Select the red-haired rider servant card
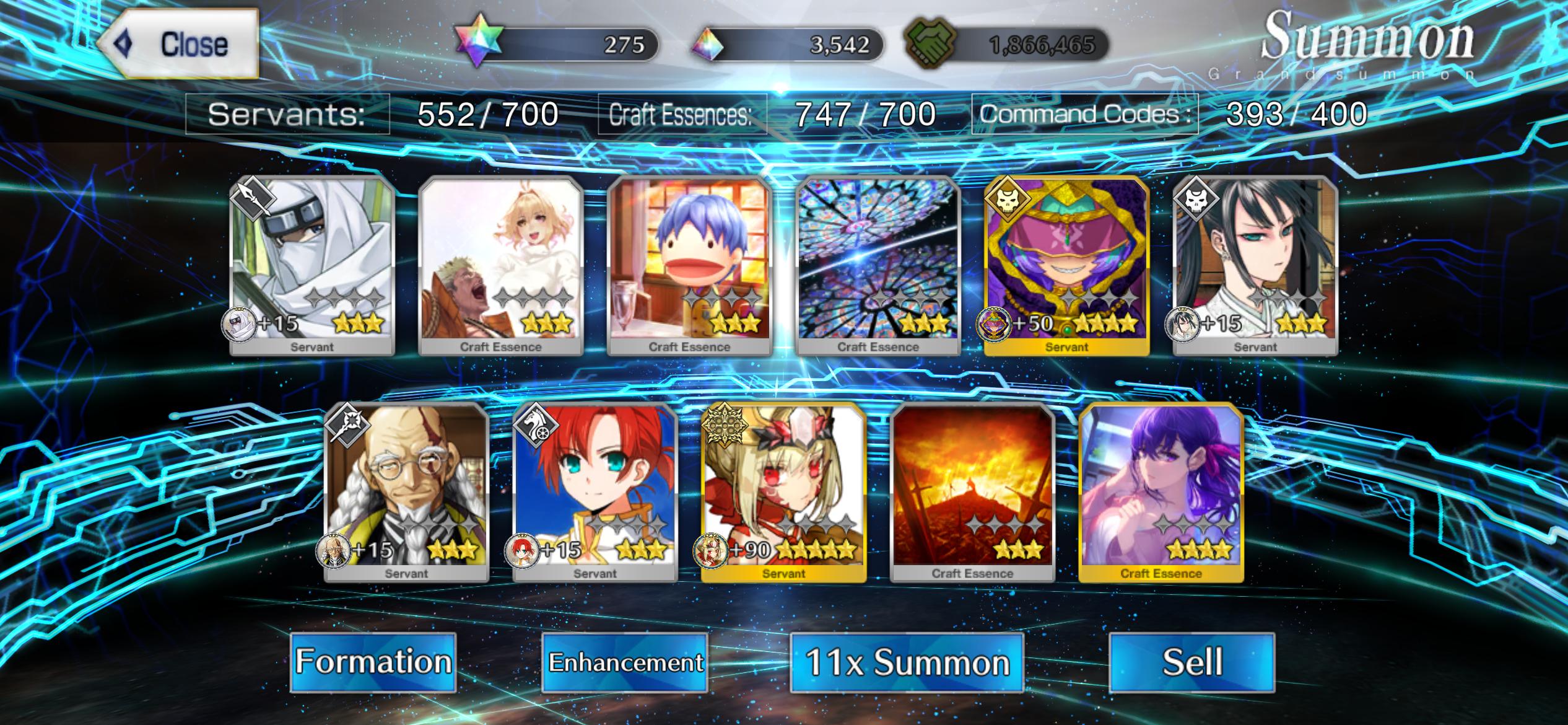The width and height of the screenshot is (1568, 725). pos(595,491)
